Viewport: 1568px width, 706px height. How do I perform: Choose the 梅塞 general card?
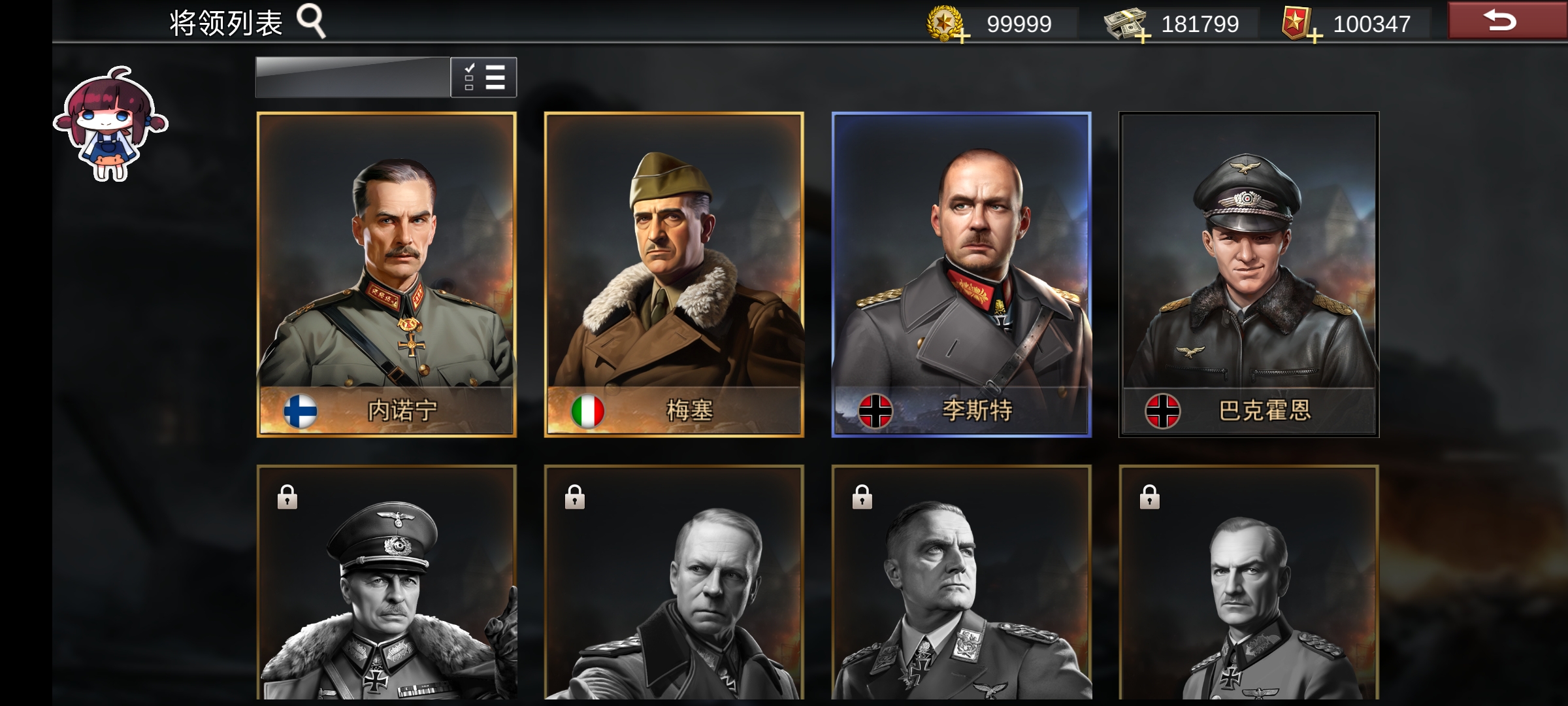pyautogui.click(x=674, y=275)
